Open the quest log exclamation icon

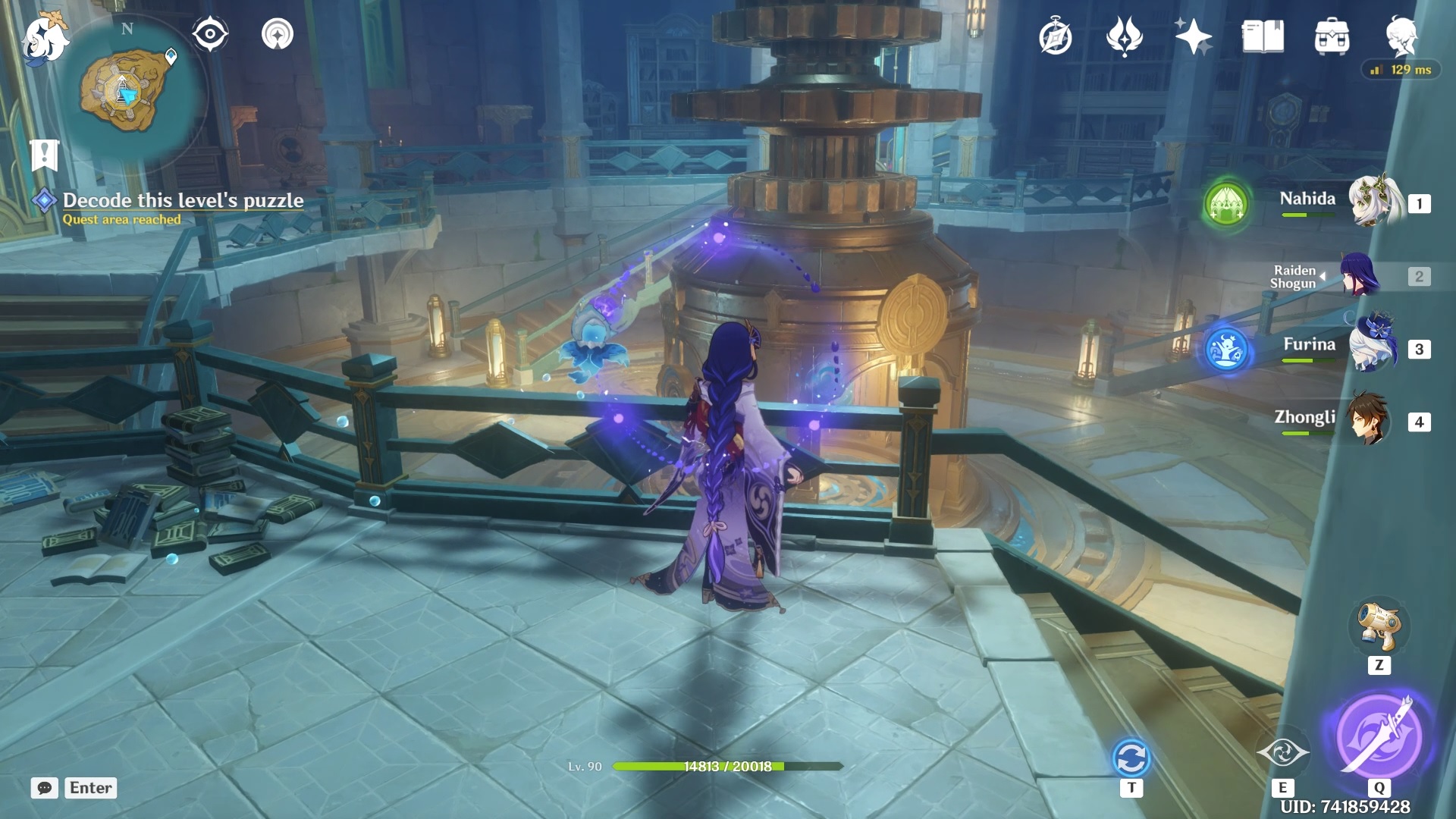tap(44, 155)
